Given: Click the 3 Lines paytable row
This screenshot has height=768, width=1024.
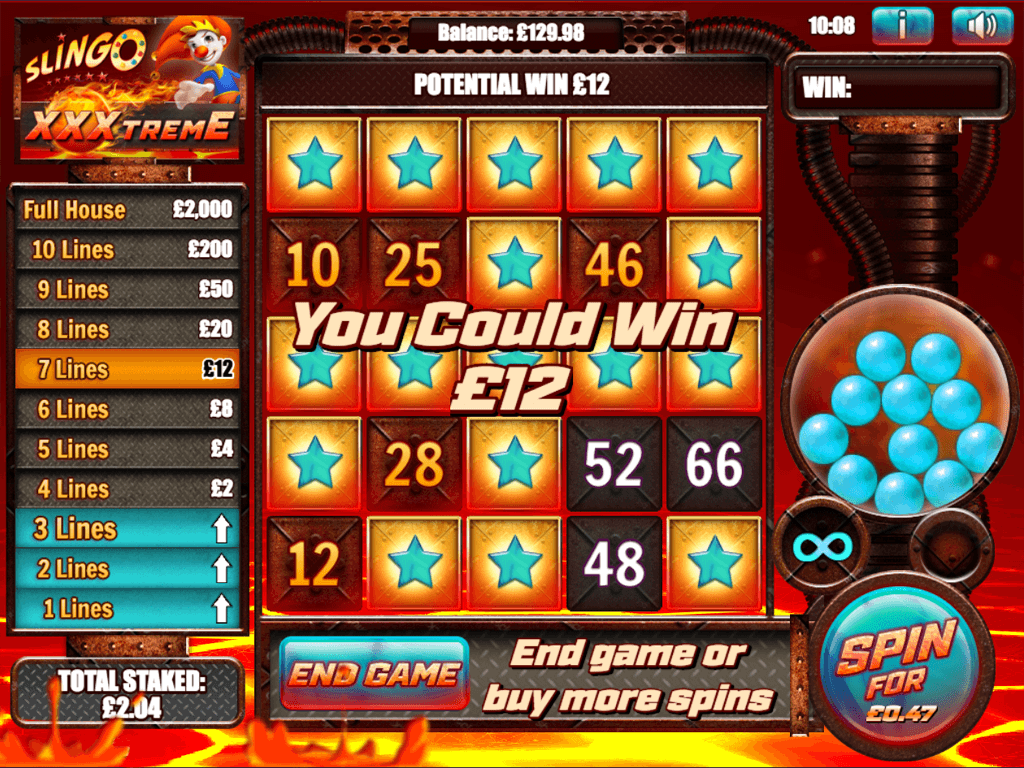Looking at the screenshot, I should (x=127, y=529).
